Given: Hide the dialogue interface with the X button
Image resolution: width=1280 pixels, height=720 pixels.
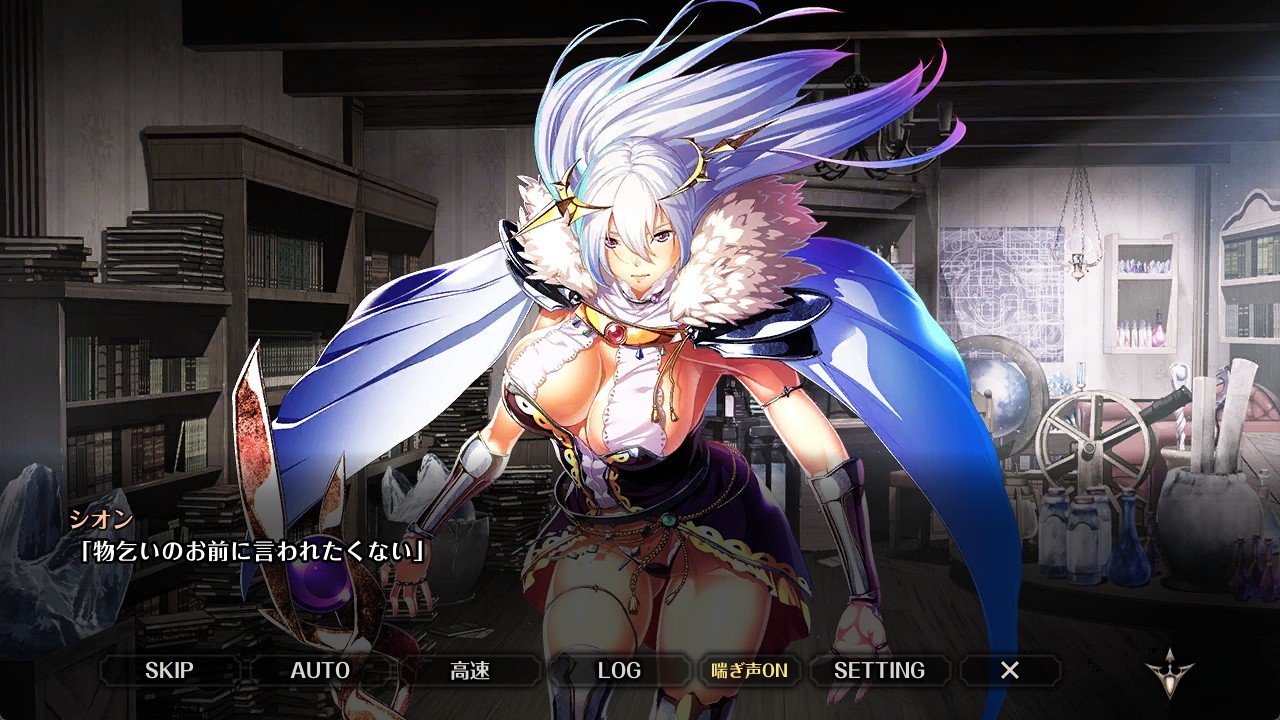Looking at the screenshot, I should (x=1010, y=670).
